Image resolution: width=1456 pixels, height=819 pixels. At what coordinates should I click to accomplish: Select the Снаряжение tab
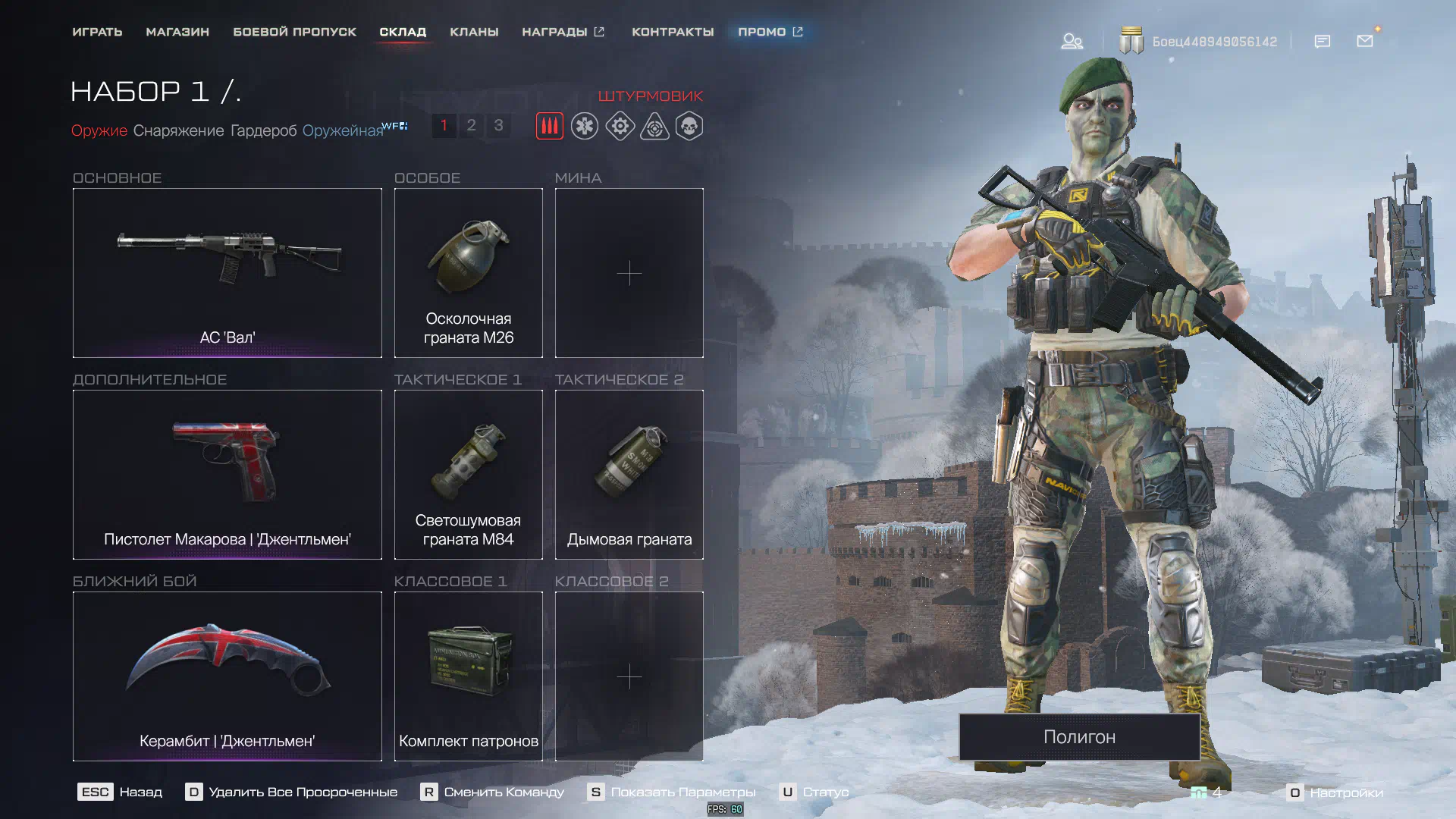point(178,130)
